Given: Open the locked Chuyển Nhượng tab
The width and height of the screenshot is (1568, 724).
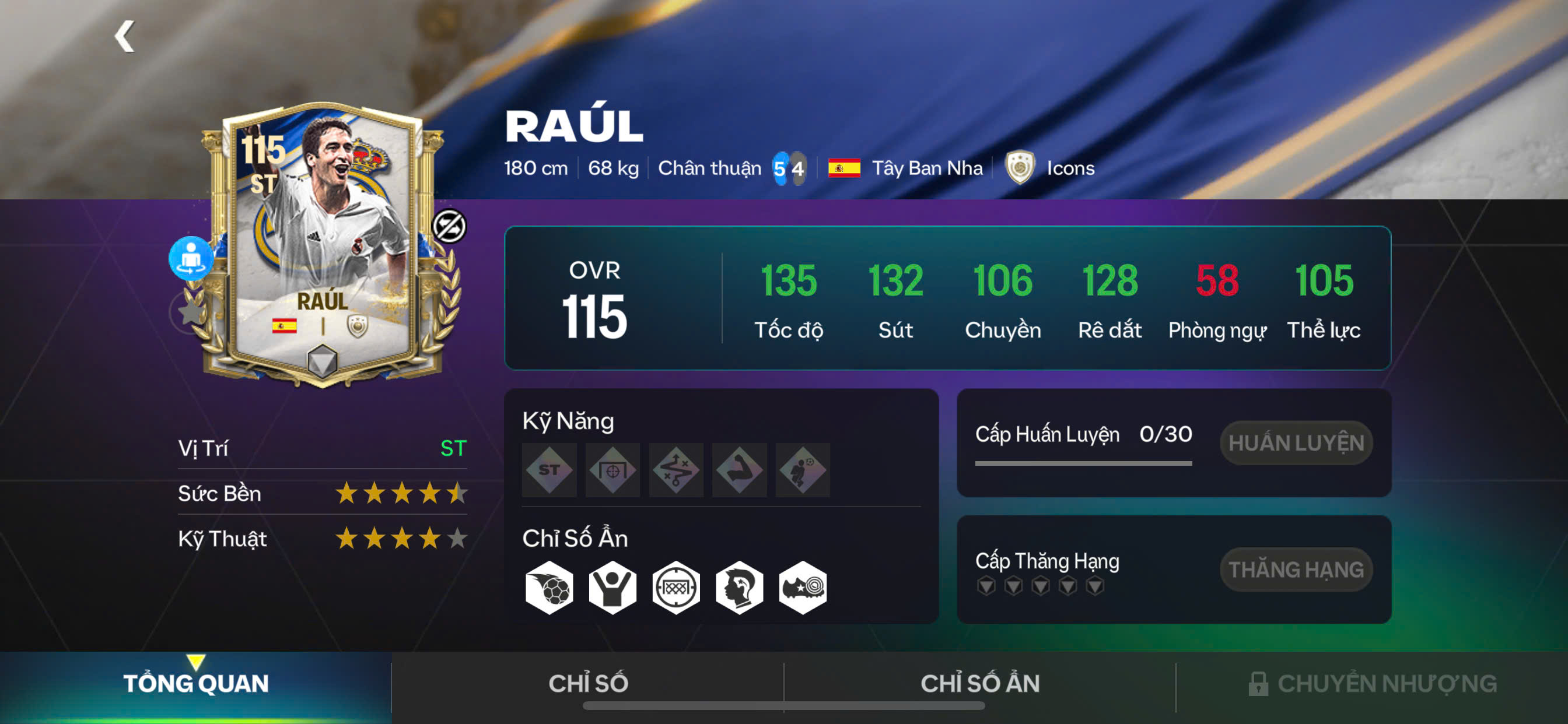Looking at the screenshot, I should (1373, 683).
